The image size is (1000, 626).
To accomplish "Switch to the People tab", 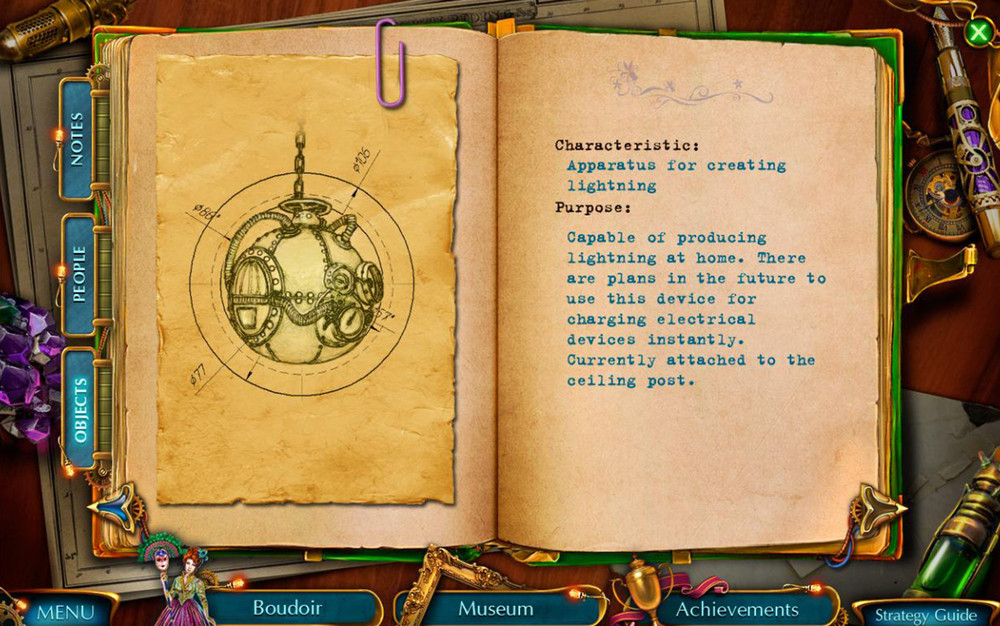I will 78,273.
